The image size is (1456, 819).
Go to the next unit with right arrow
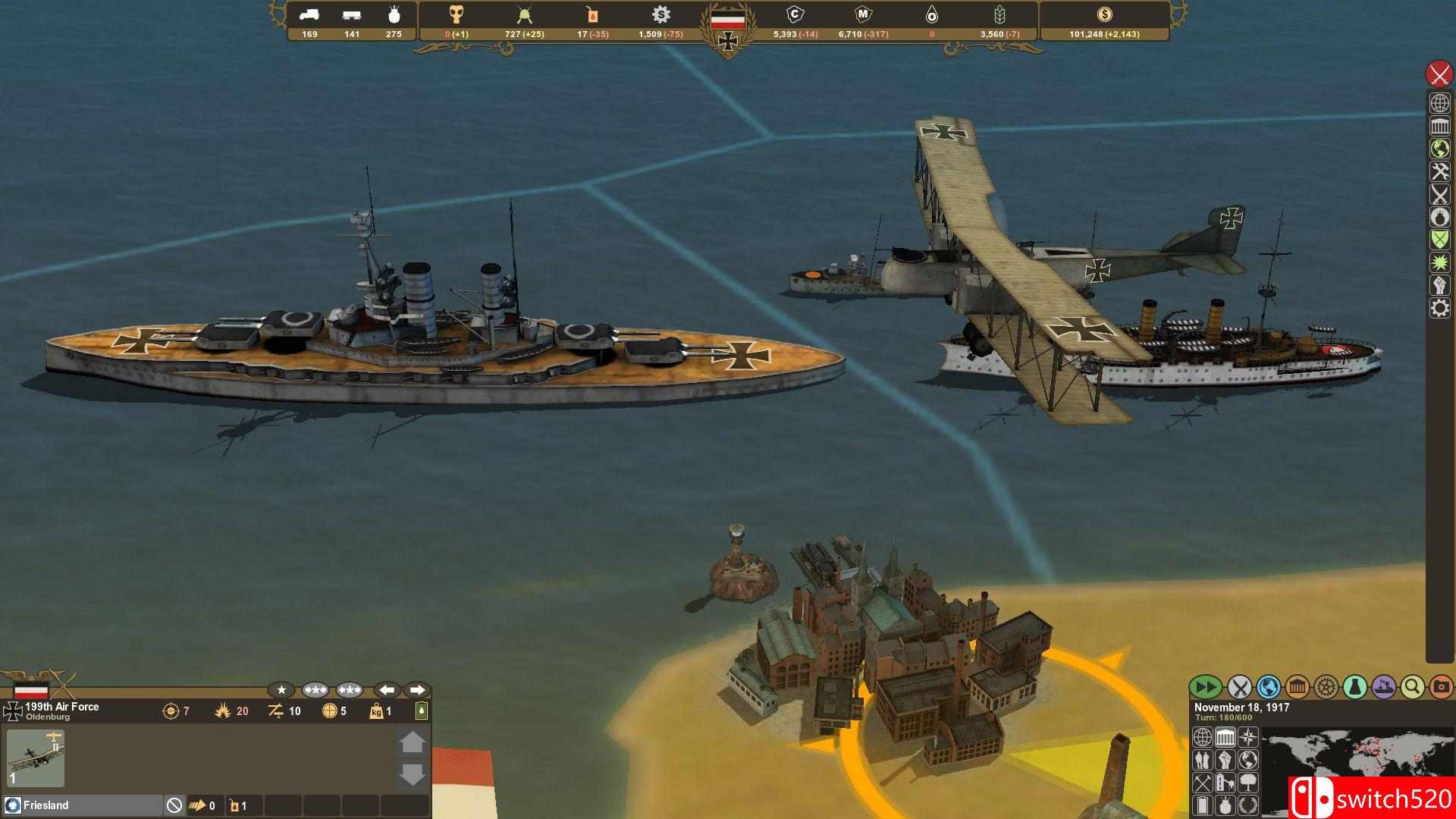point(416,690)
